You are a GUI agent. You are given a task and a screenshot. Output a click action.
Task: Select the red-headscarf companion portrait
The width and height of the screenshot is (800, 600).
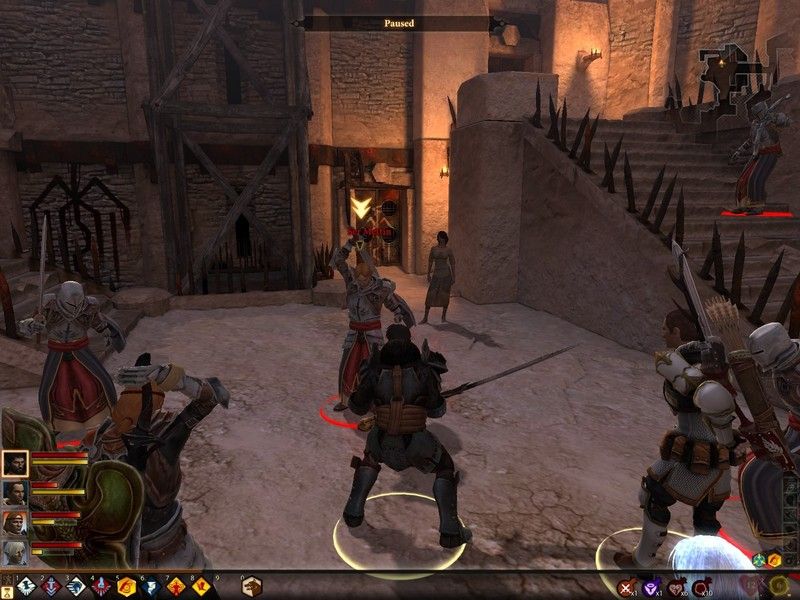tap(15, 523)
